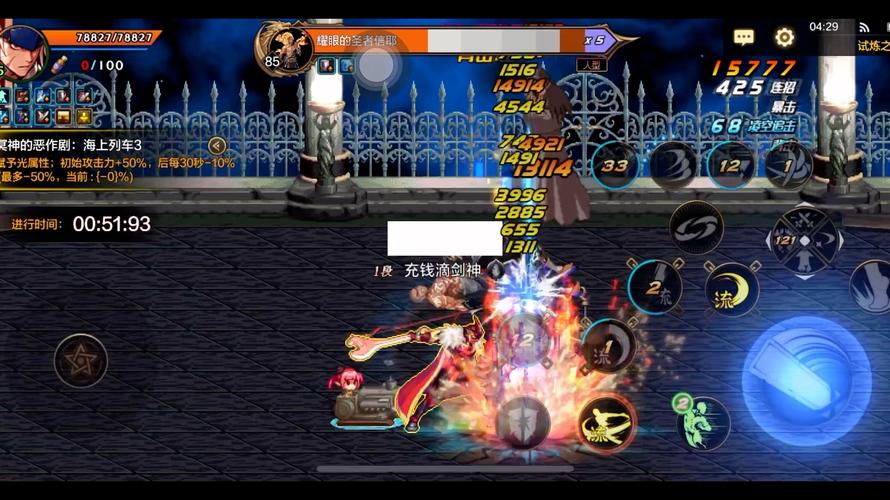Trigger the 1流 skill button
This screenshot has height=500, width=890.
click(x=609, y=346)
